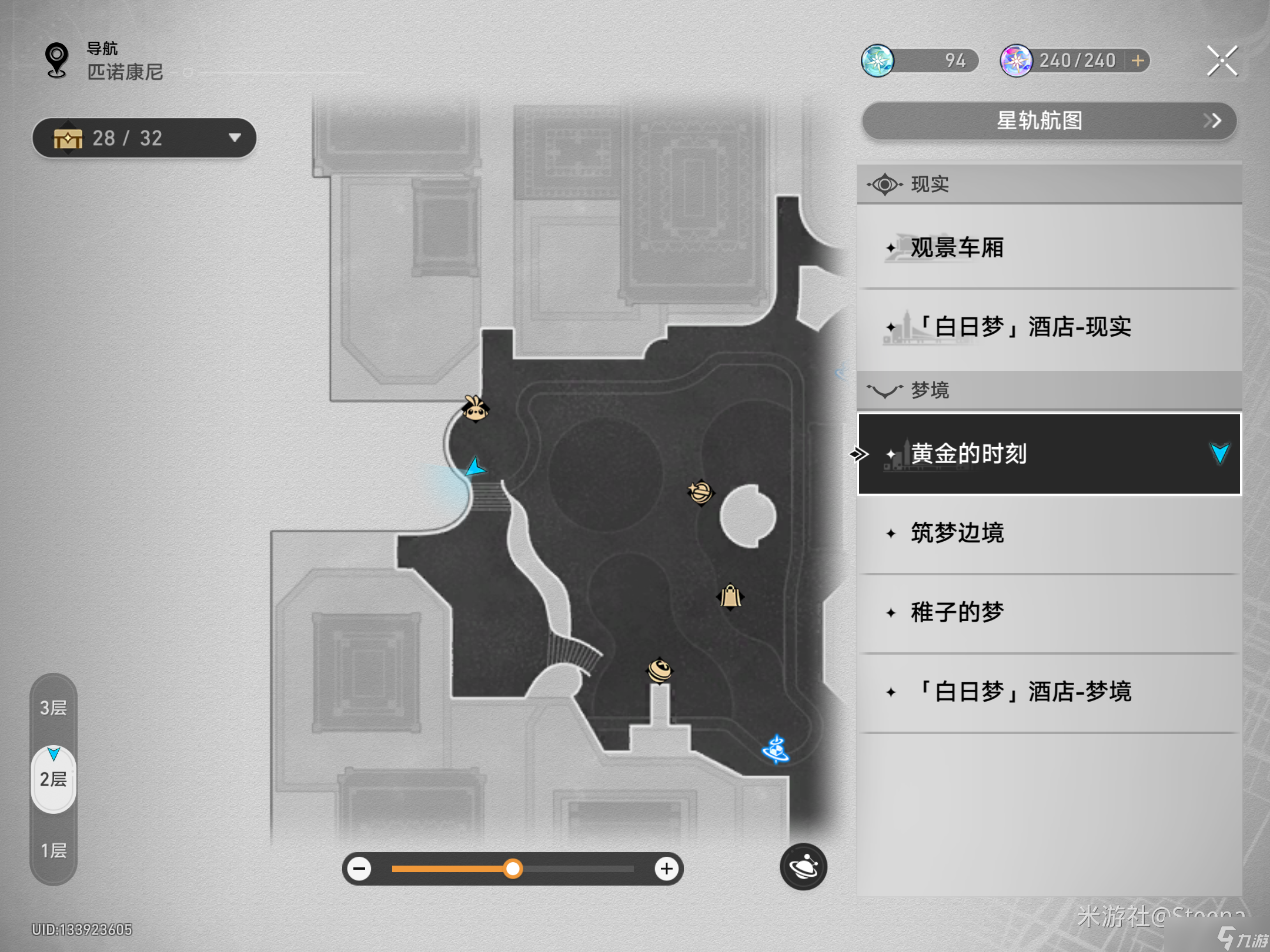Zoom in the map with plus button
The width and height of the screenshot is (1270, 952).
click(x=666, y=869)
